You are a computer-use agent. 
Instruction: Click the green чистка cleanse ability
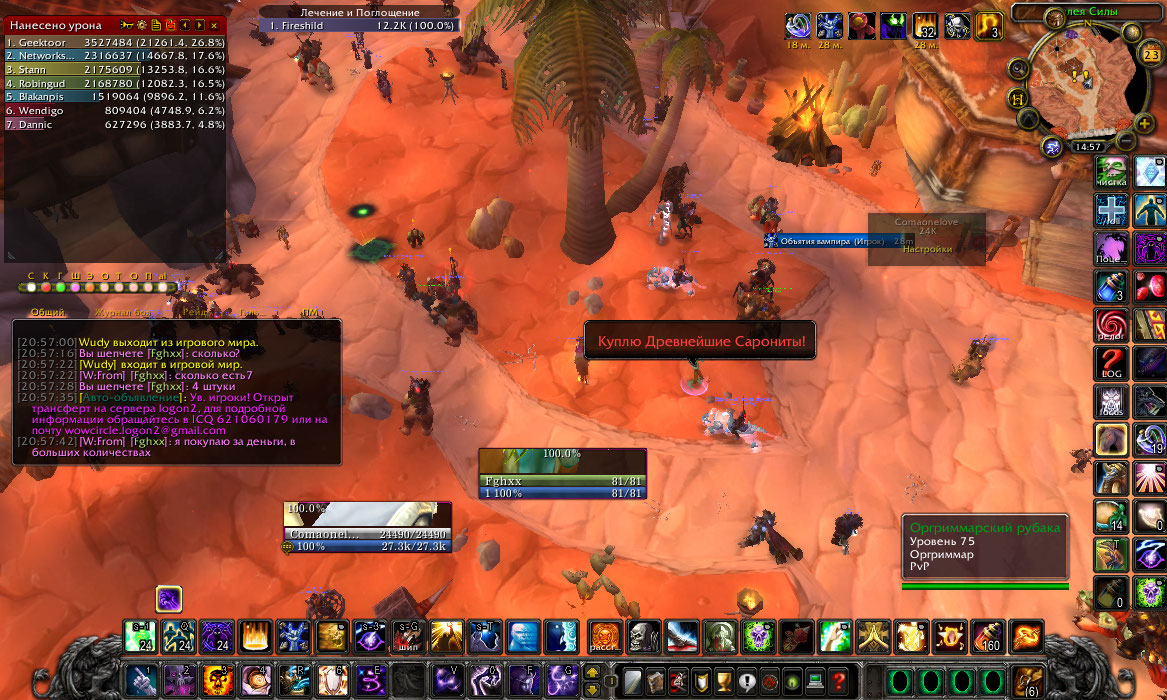[1112, 172]
